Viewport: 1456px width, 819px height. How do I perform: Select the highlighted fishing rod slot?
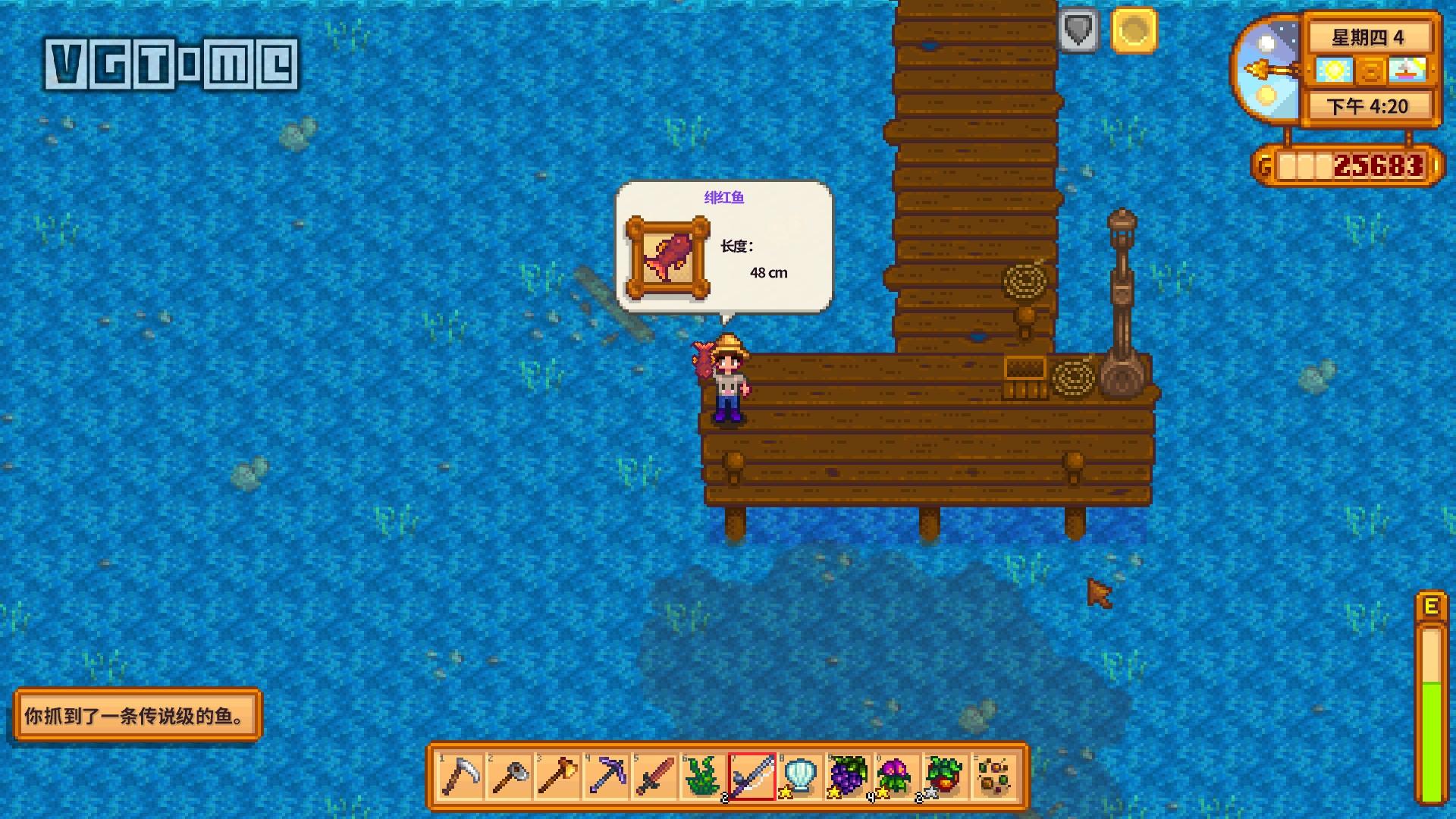(752, 777)
